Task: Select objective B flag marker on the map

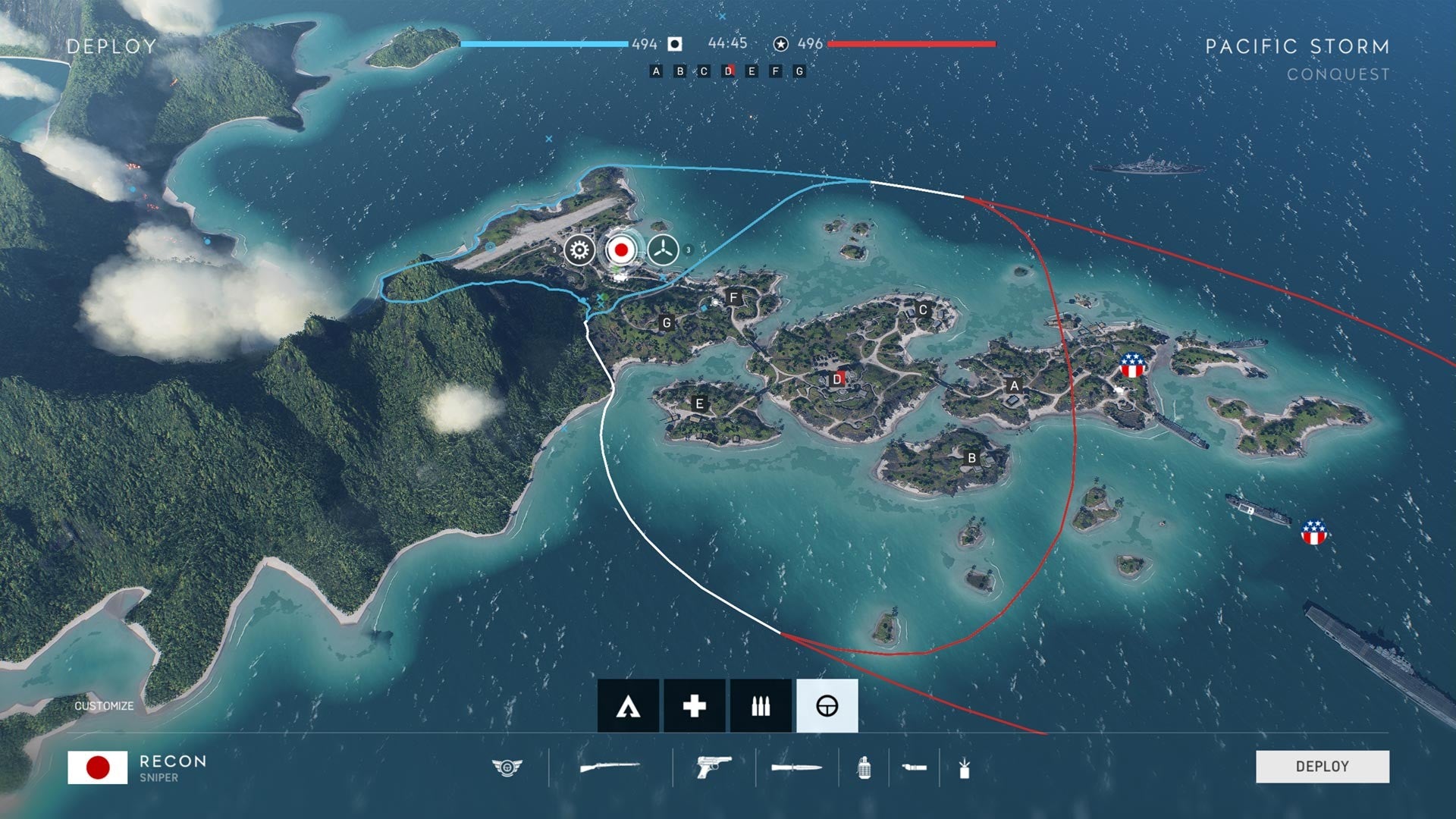Action: [x=973, y=457]
